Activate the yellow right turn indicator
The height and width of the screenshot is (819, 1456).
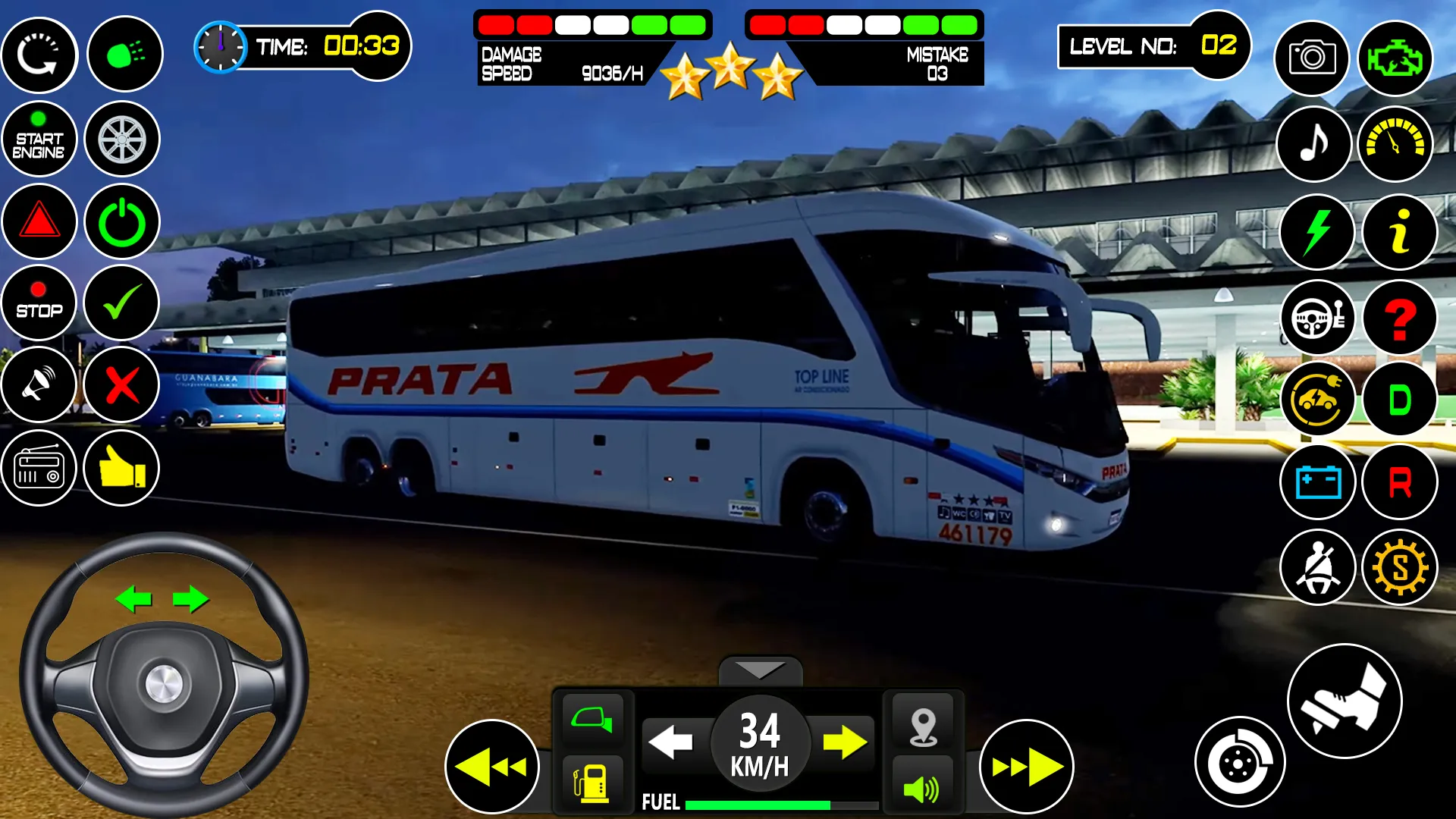pos(845,742)
